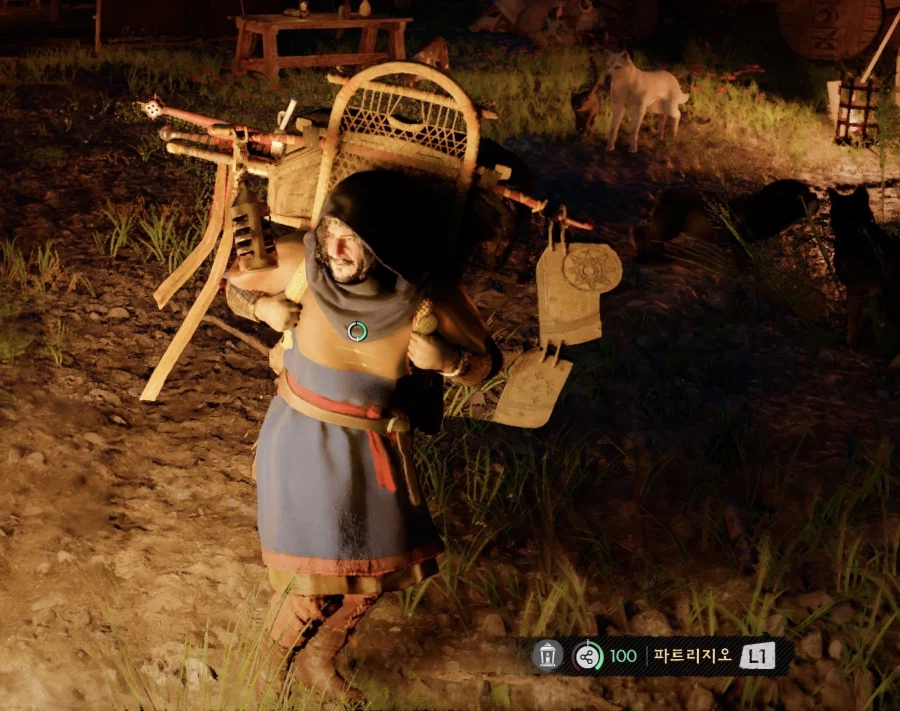Click the lantern icon in the HUD bar
This screenshot has width=900, height=711.
point(547,656)
